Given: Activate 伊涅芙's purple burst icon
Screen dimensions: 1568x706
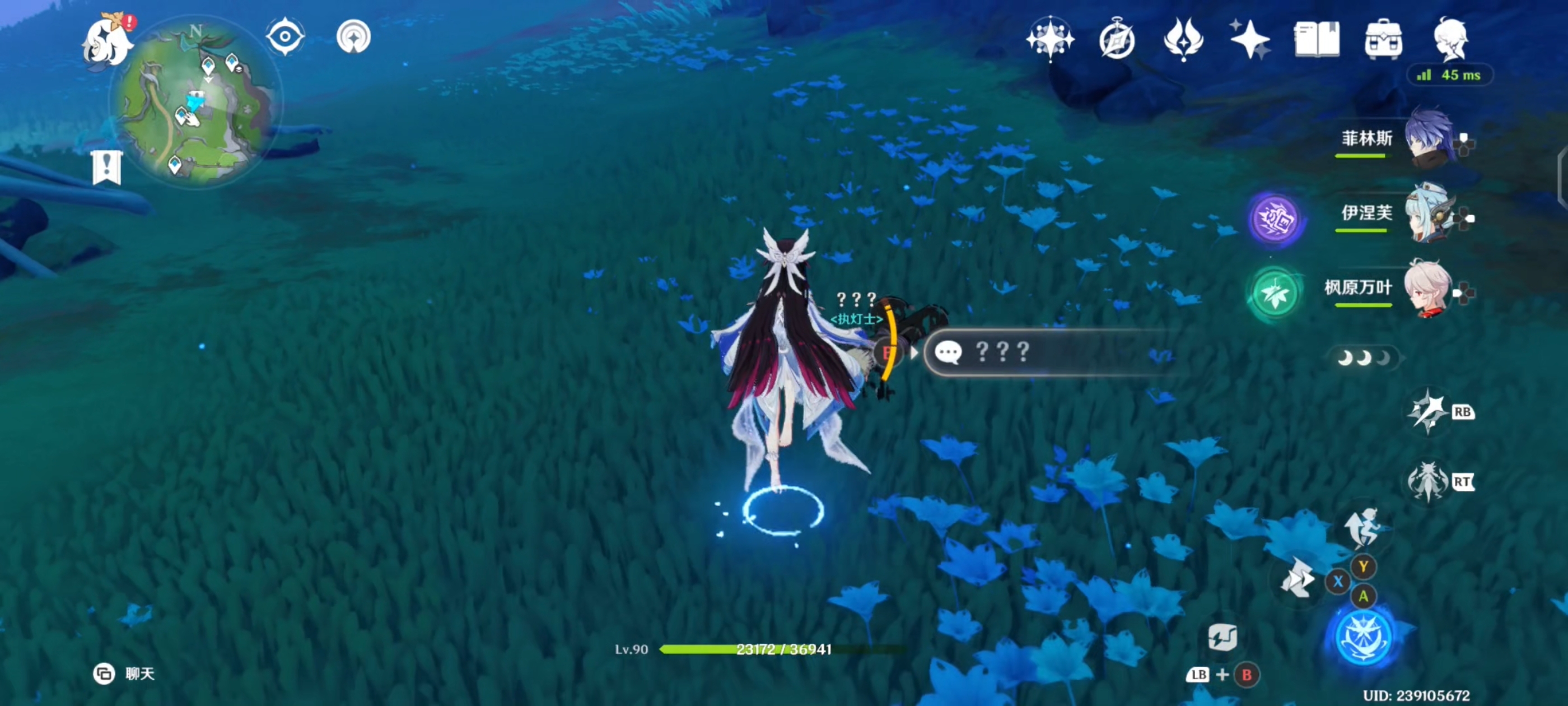Looking at the screenshot, I should [1274, 218].
